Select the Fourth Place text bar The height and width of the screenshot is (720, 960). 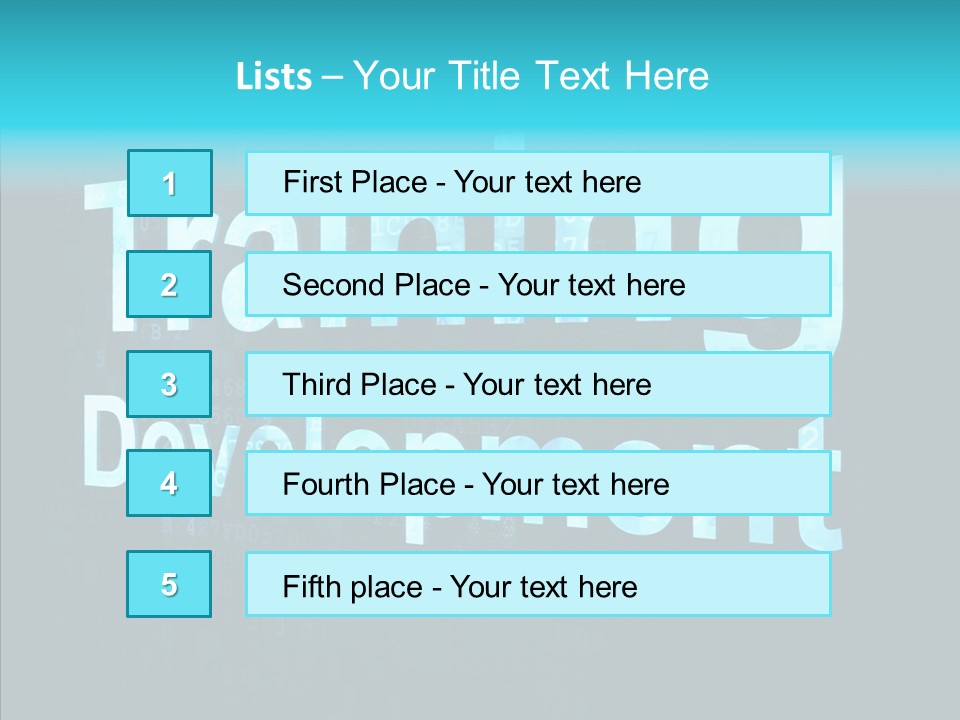point(538,483)
